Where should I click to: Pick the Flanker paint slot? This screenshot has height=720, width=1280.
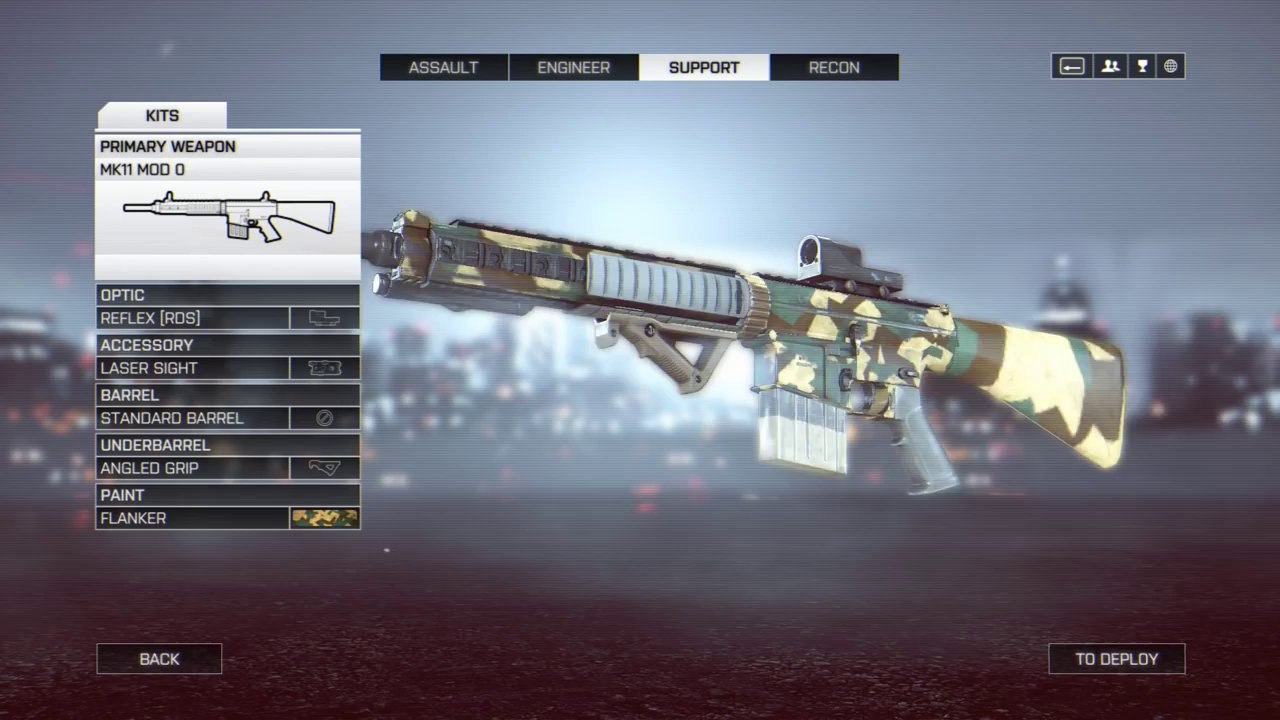click(228, 518)
